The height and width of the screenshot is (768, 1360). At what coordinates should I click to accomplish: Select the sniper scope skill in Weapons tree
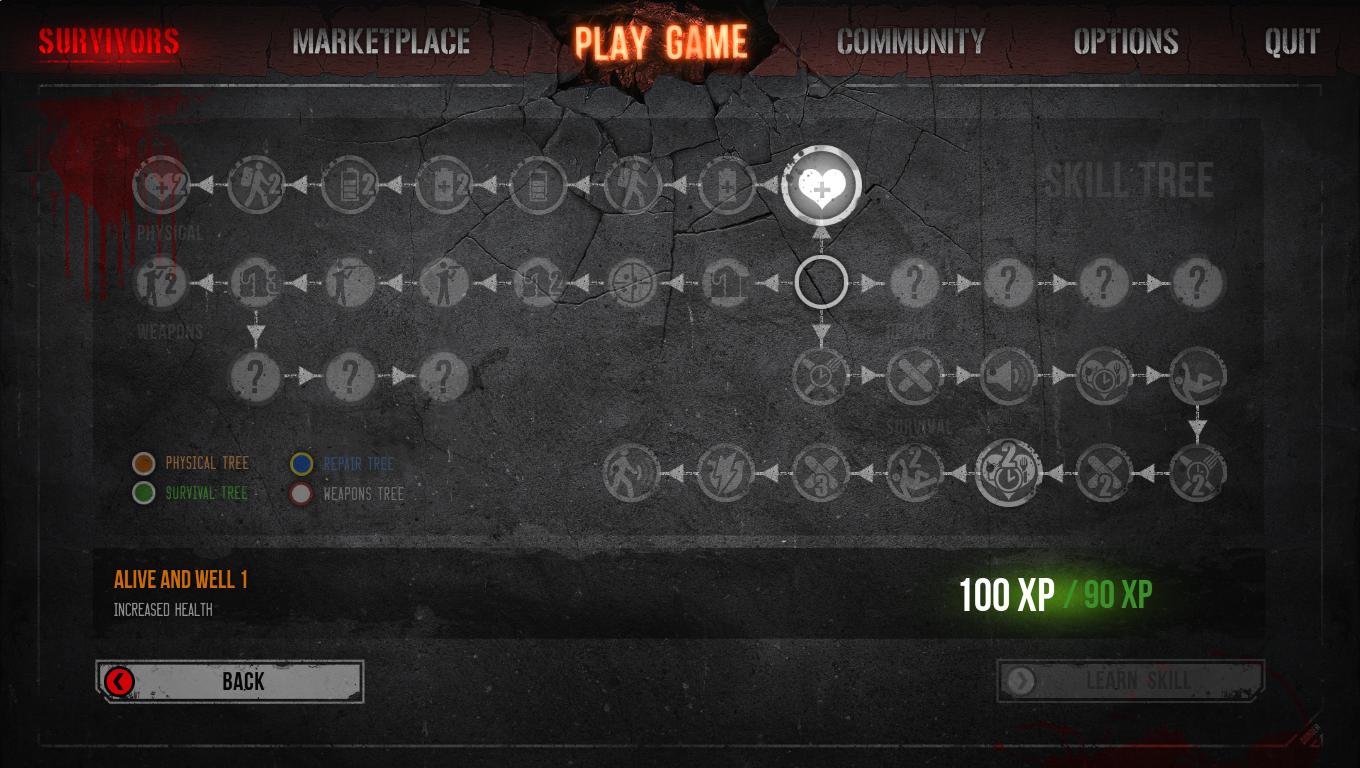tap(633, 281)
